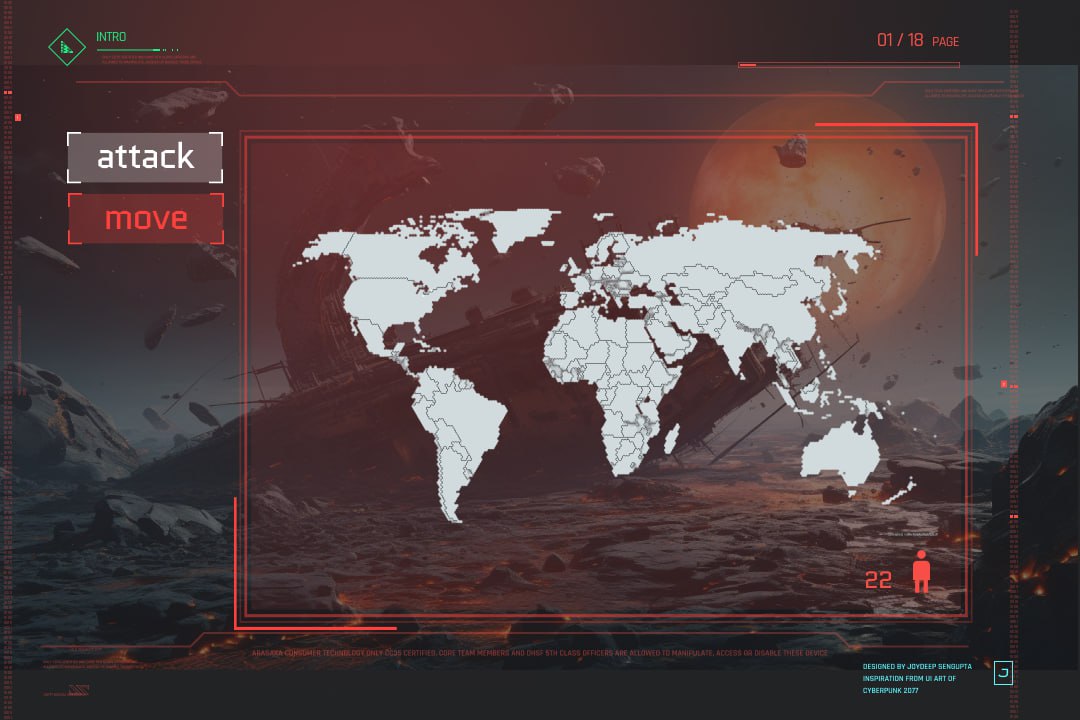This screenshot has height=720, width=1080.
Task: Click the cyan square icon beside the credits
Action: click(x=1003, y=674)
